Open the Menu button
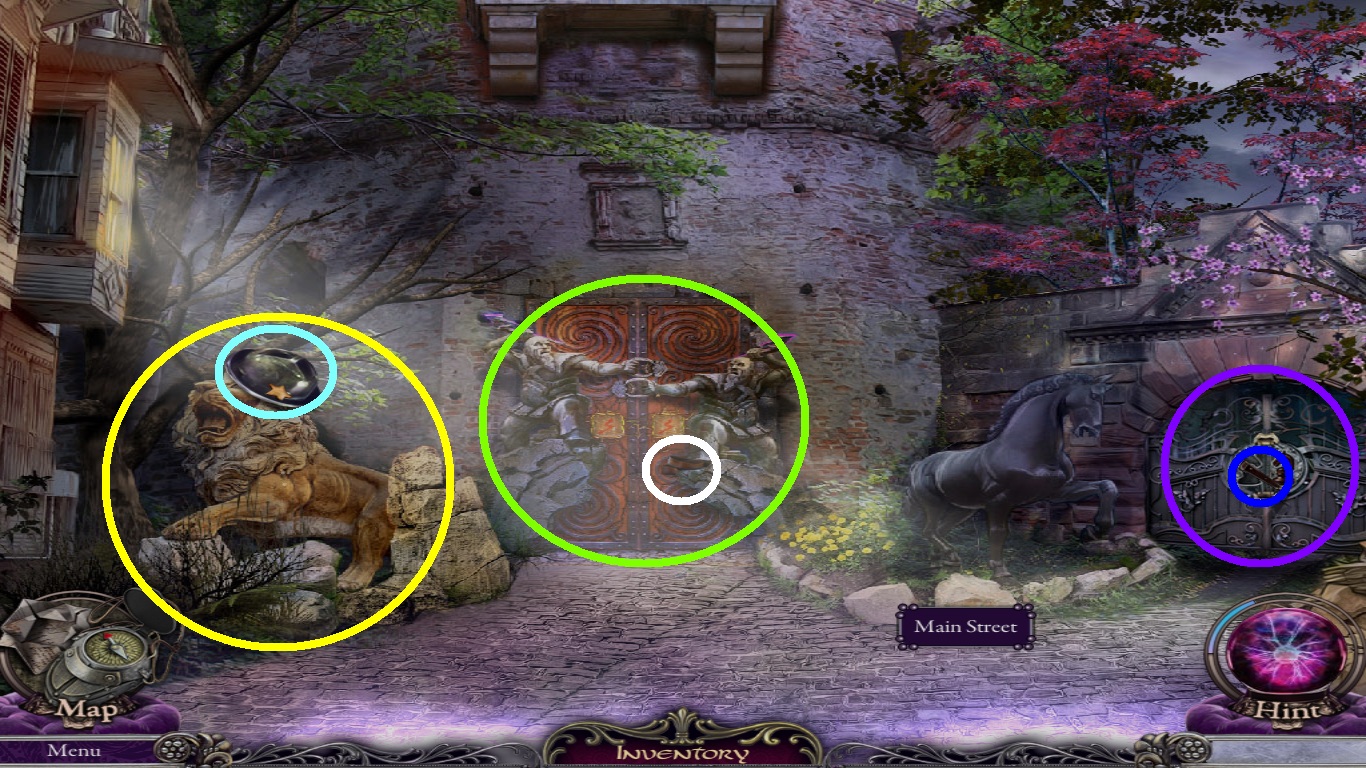 pyautogui.click(x=74, y=750)
